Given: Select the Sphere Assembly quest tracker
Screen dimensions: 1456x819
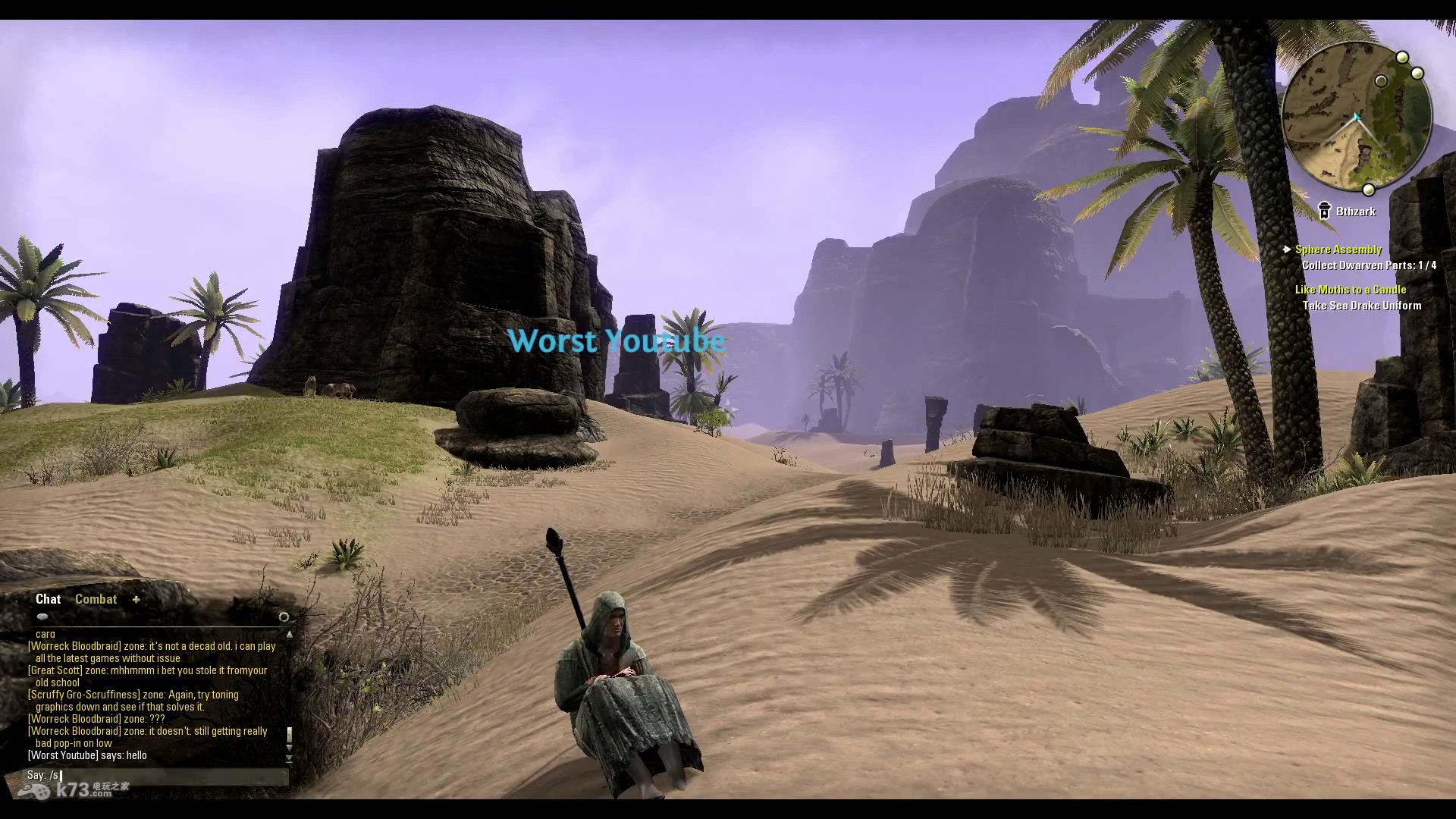Looking at the screenshot, I should point(1338,249).
